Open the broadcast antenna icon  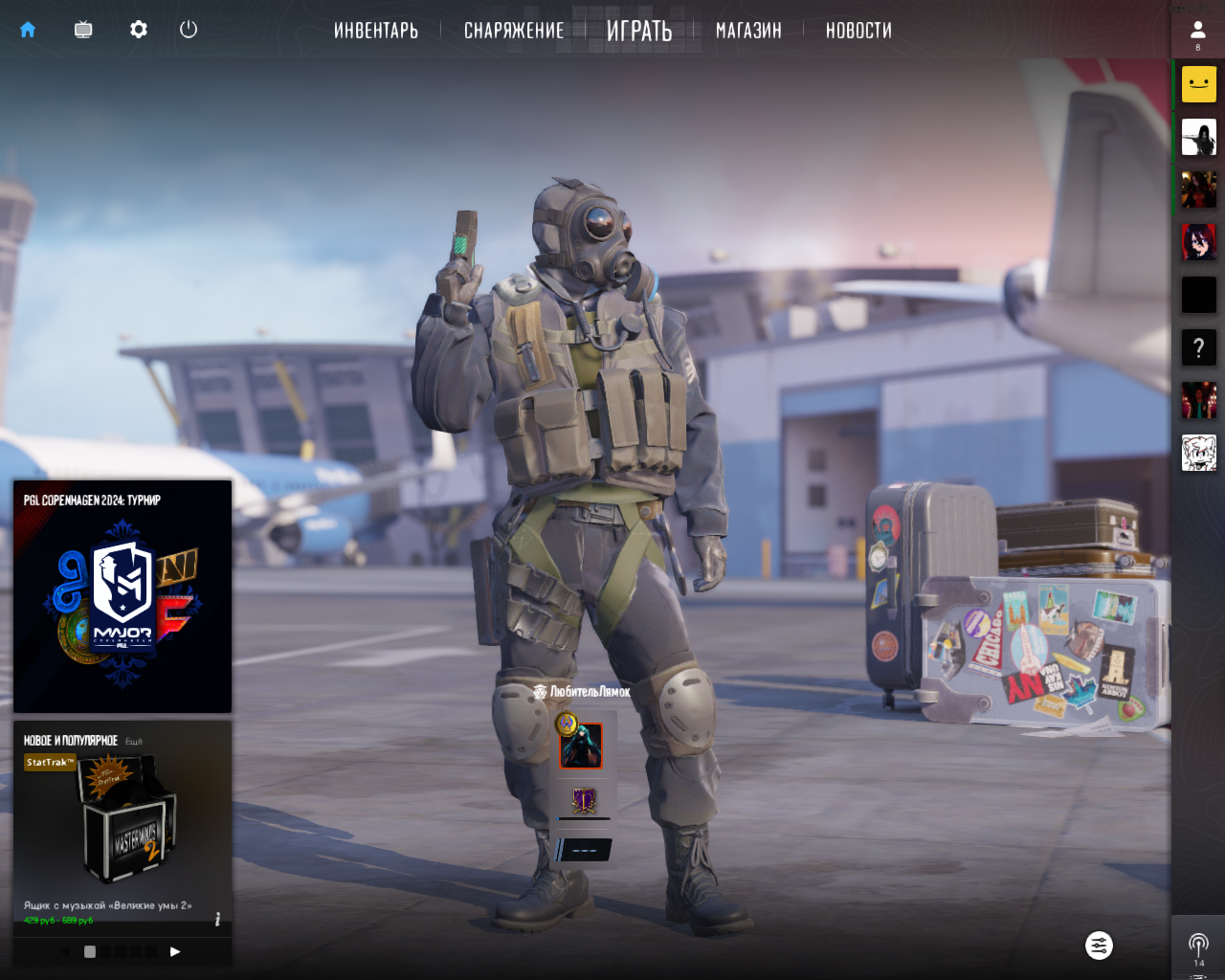pyautogui.click(x=1198, y=946)
